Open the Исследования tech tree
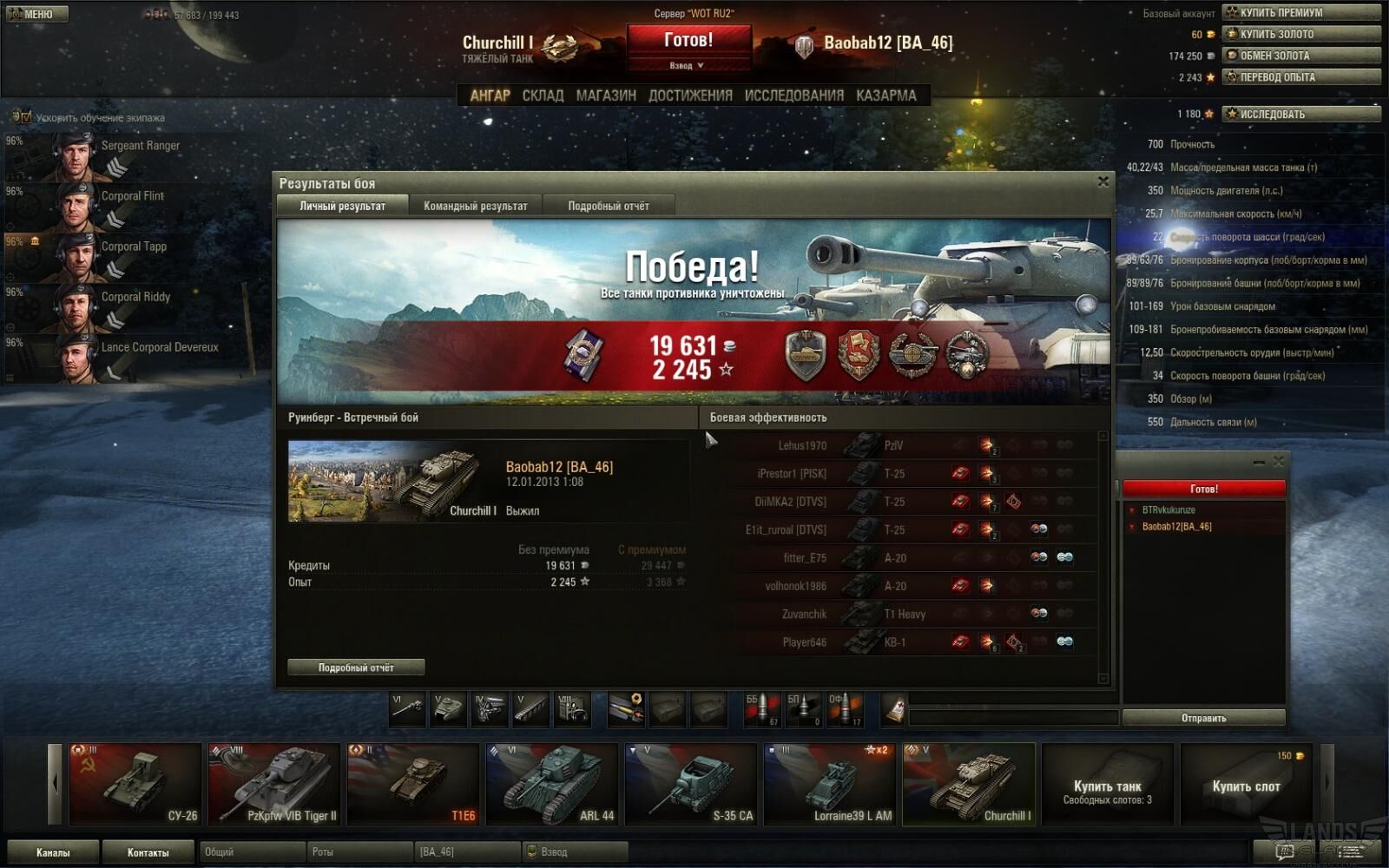The width and height of the screenshot is (1389, 868). coord(793,95)
